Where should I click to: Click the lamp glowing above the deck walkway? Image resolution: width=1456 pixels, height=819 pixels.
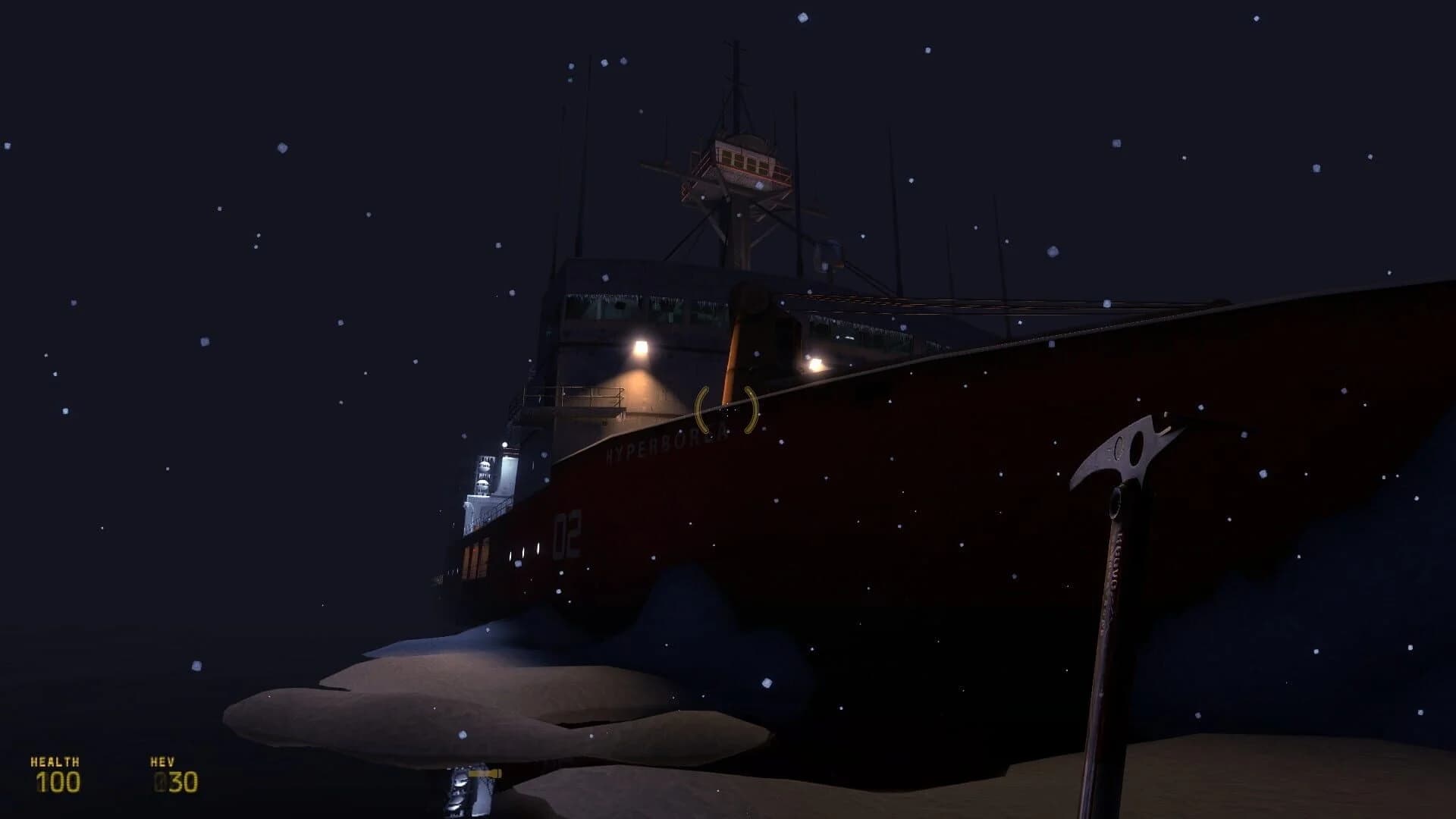[641, 349]
